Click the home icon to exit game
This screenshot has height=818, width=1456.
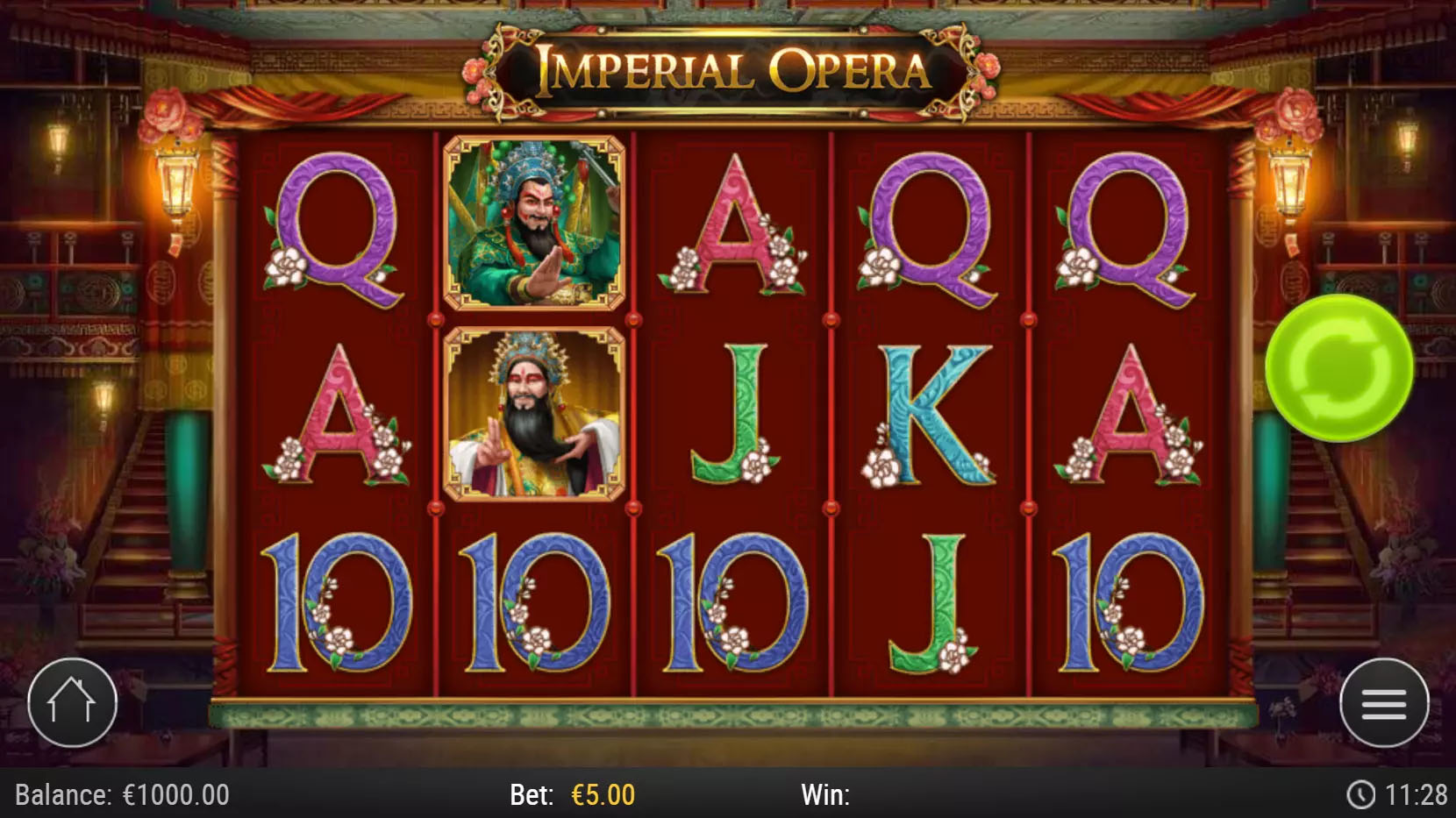tap(73, 705)
